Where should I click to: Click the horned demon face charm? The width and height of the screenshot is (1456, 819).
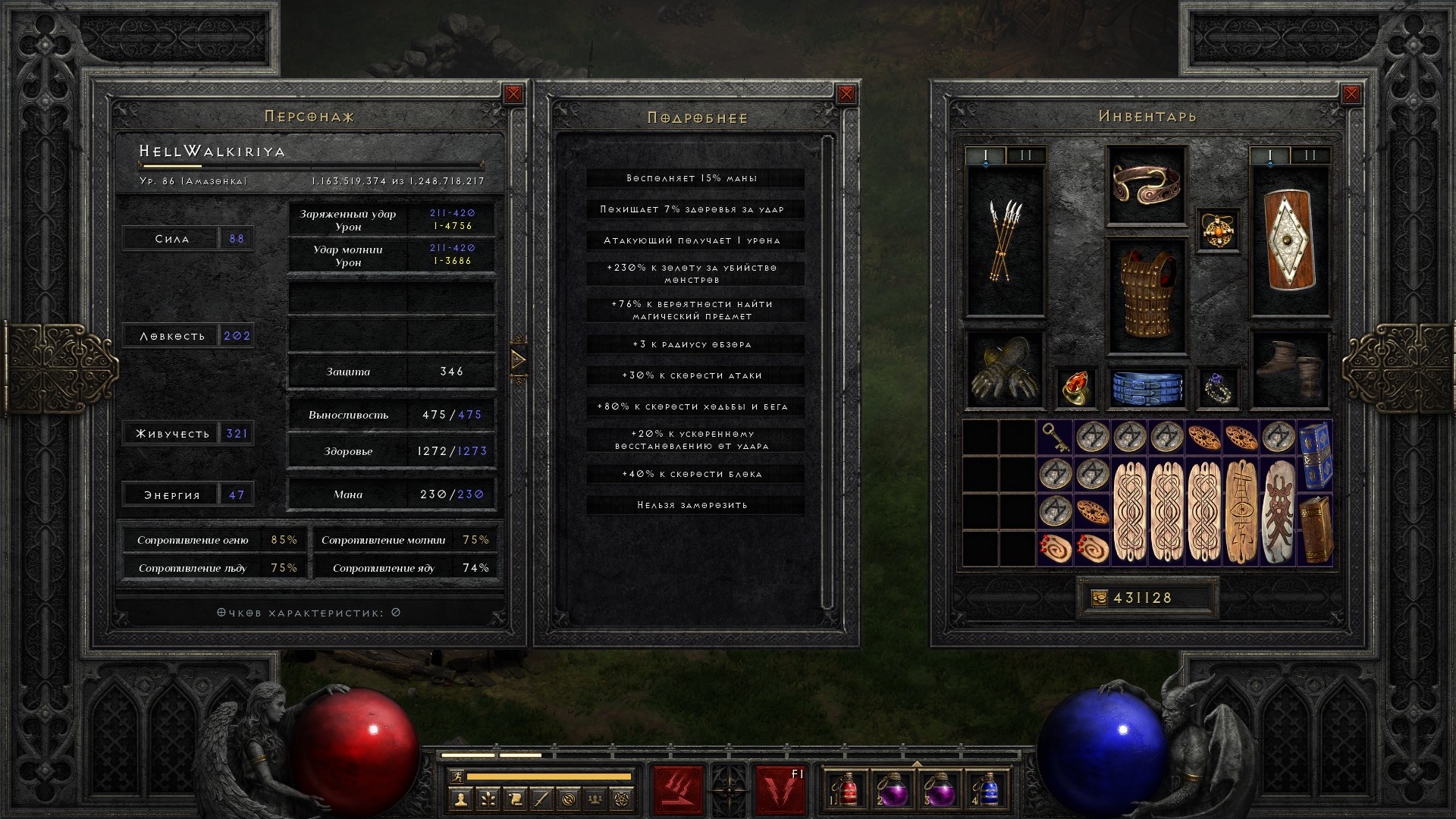1278,512
